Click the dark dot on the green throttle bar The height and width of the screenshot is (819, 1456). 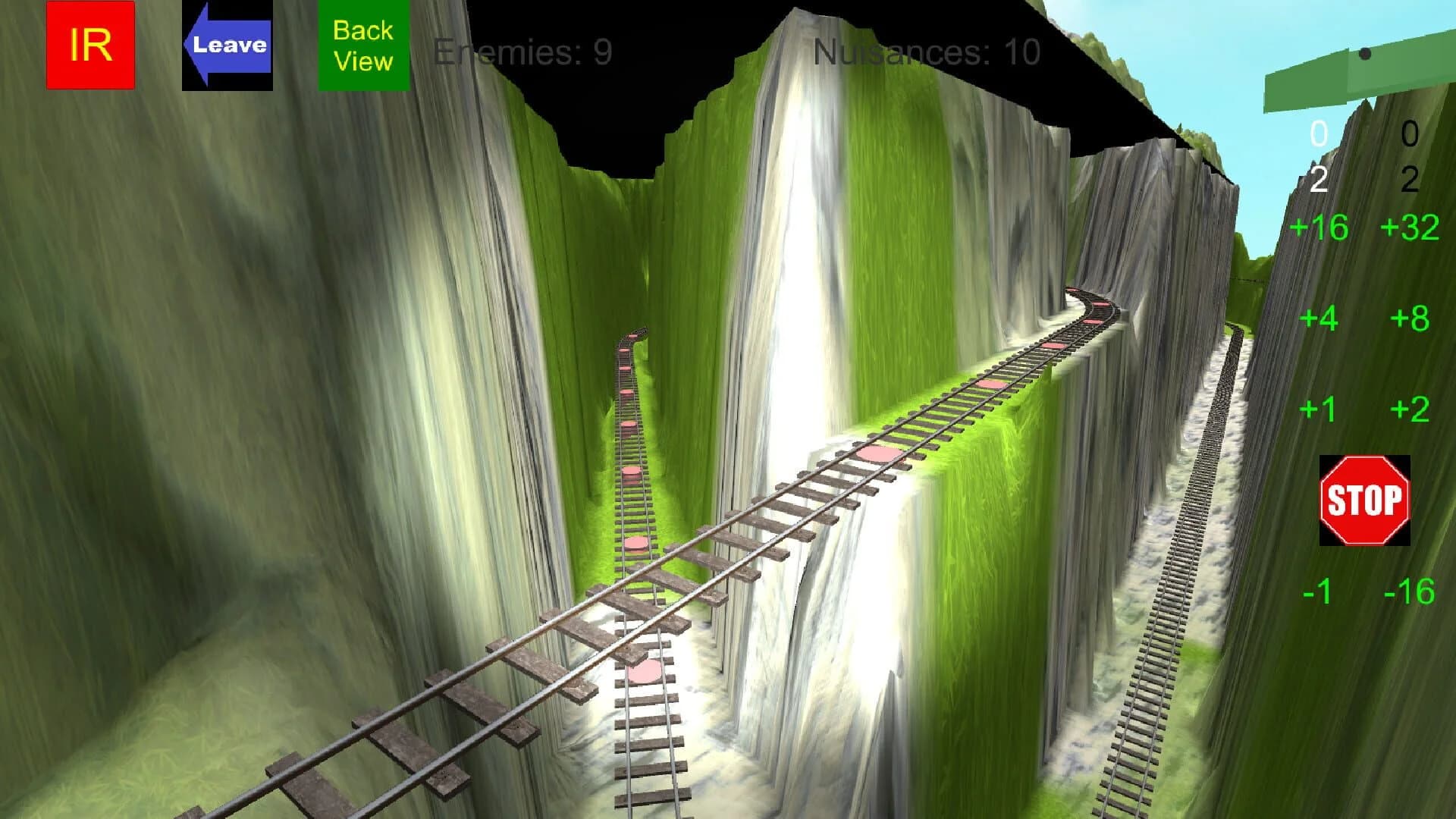[1365, 54]
